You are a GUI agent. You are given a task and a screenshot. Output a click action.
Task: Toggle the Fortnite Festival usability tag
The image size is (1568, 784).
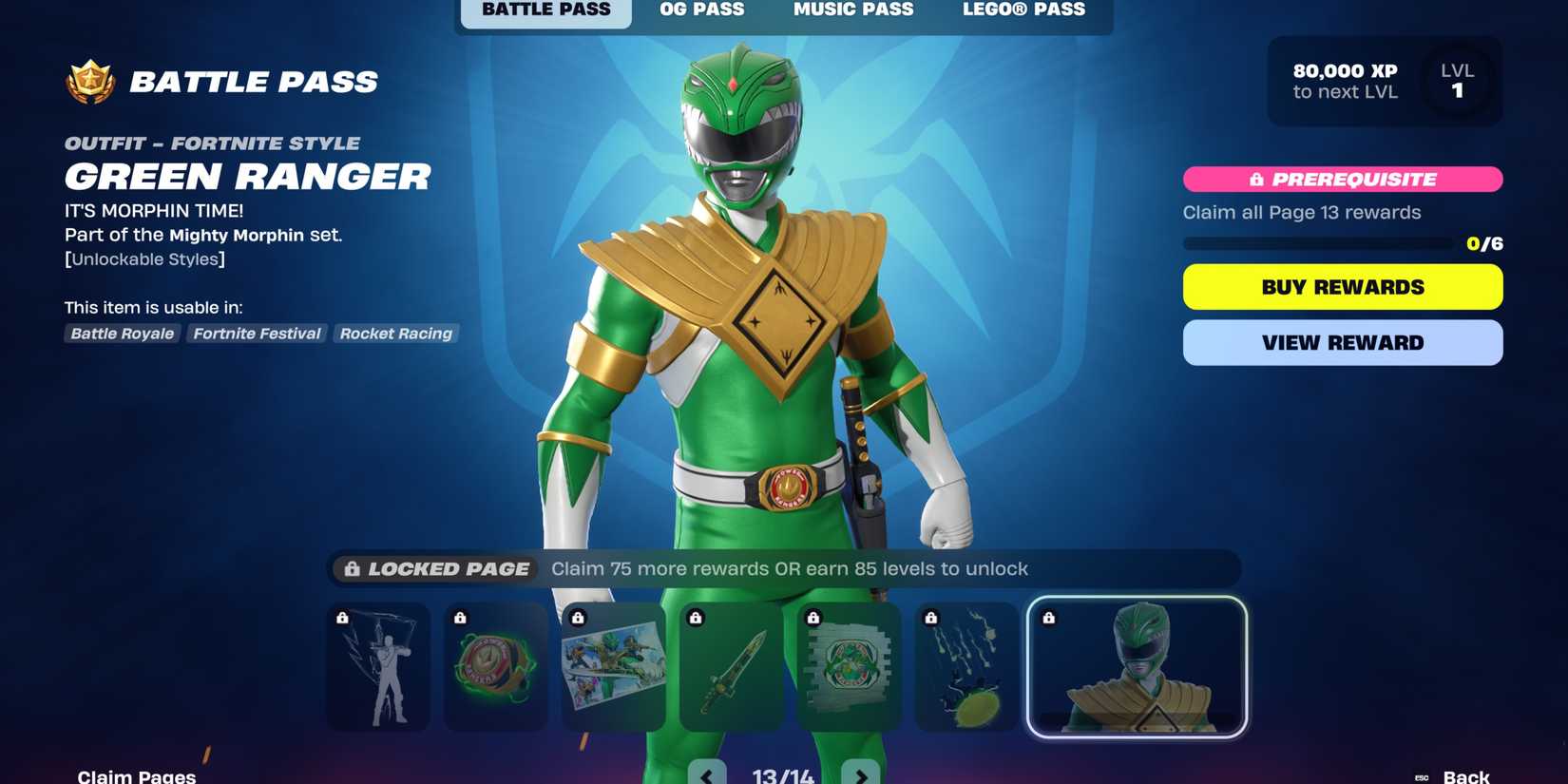256,334
